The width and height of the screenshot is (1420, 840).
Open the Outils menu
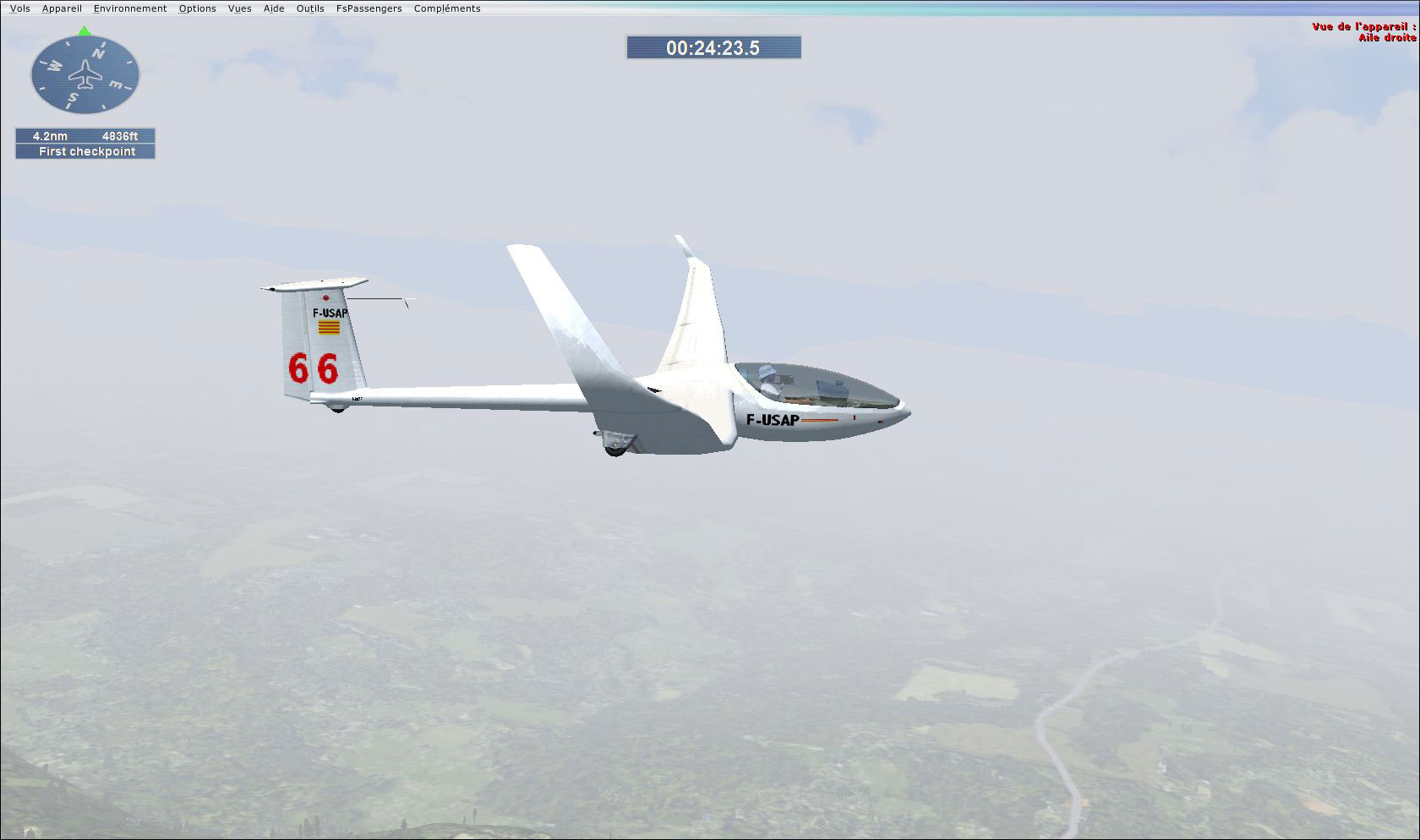pyautogui.click(x=309, y=8)
